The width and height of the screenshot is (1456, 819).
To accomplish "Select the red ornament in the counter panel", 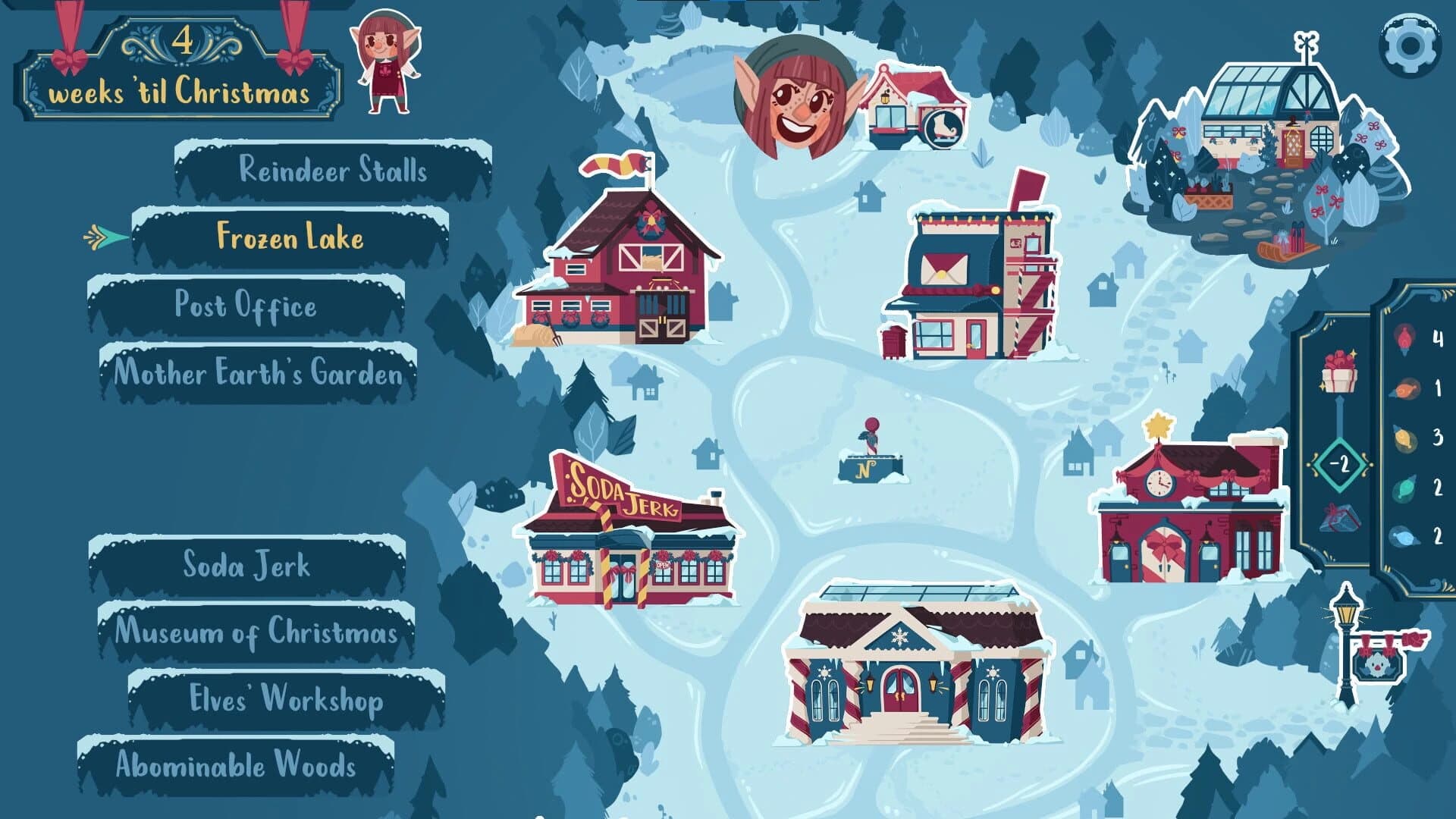I will tap(1405, 338).
